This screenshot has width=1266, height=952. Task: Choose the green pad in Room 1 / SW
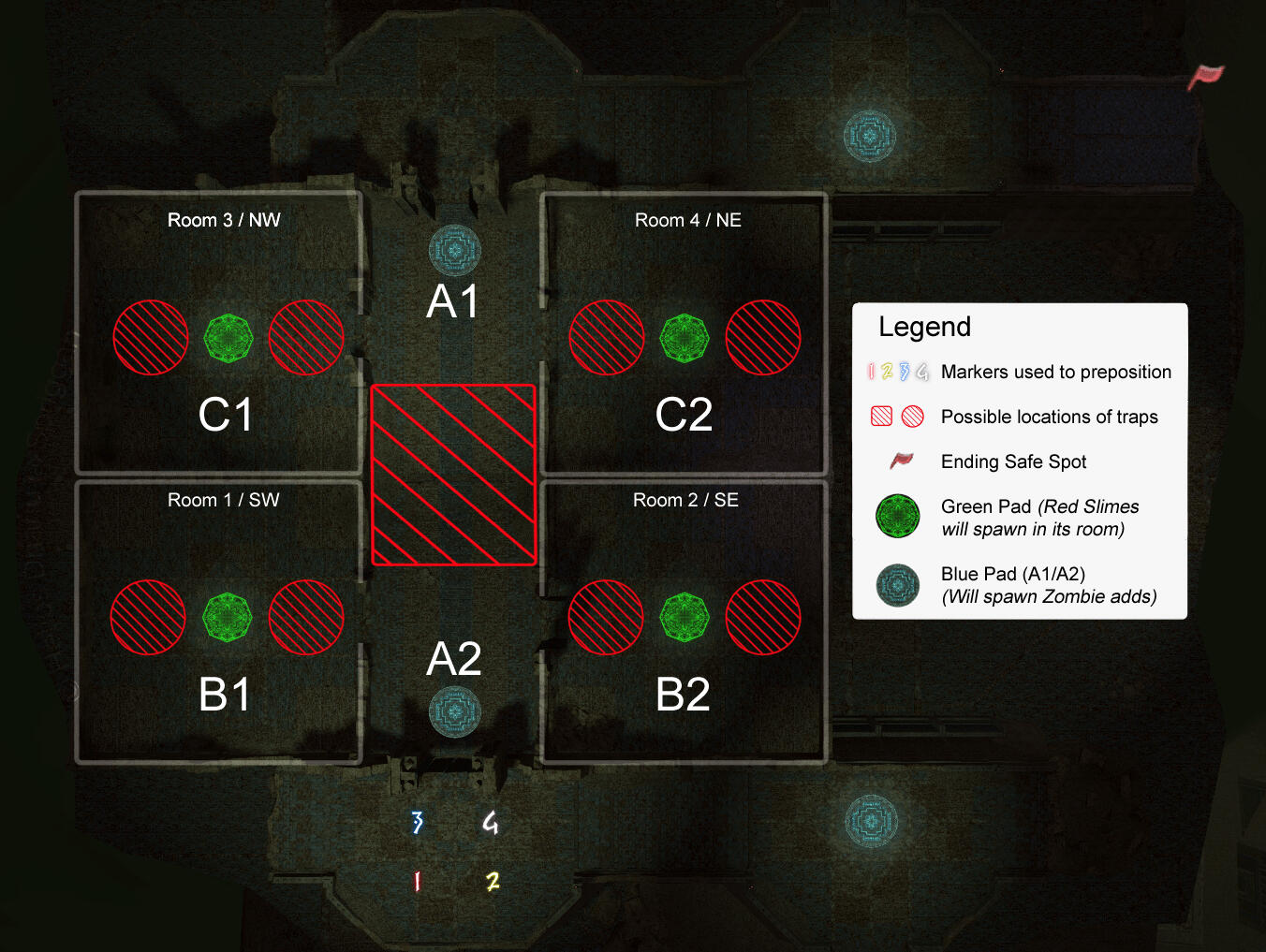tap(228, 618)
